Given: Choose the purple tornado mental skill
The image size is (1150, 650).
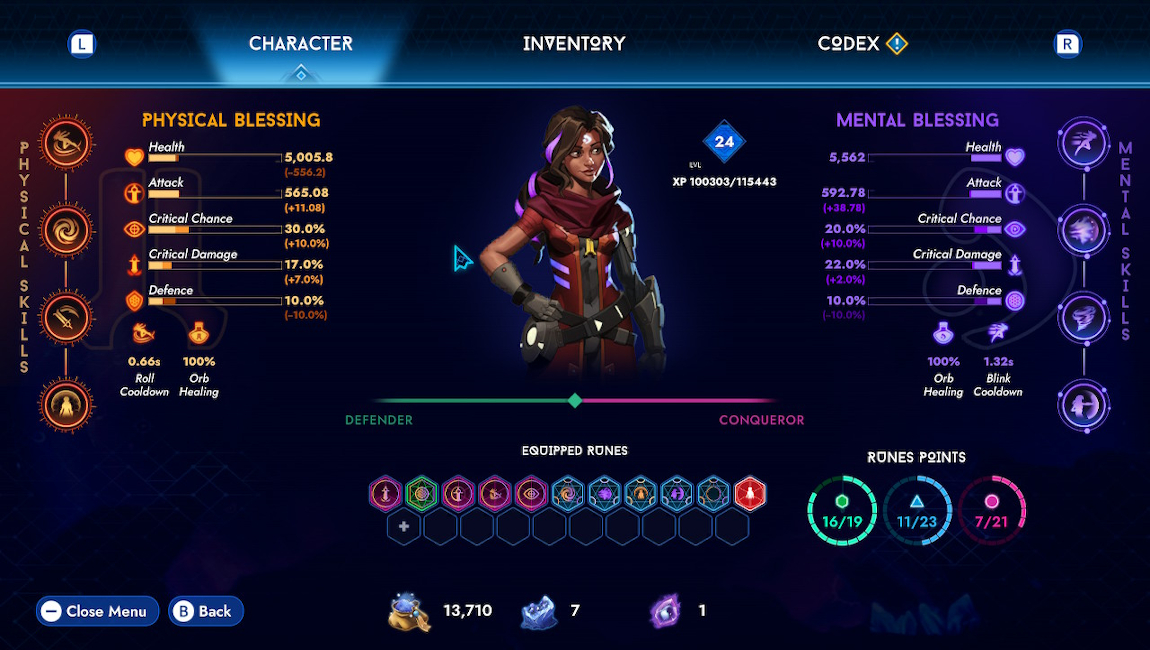Looking at the screenshot, I should pyautogui.click(x=1085, y=318).
